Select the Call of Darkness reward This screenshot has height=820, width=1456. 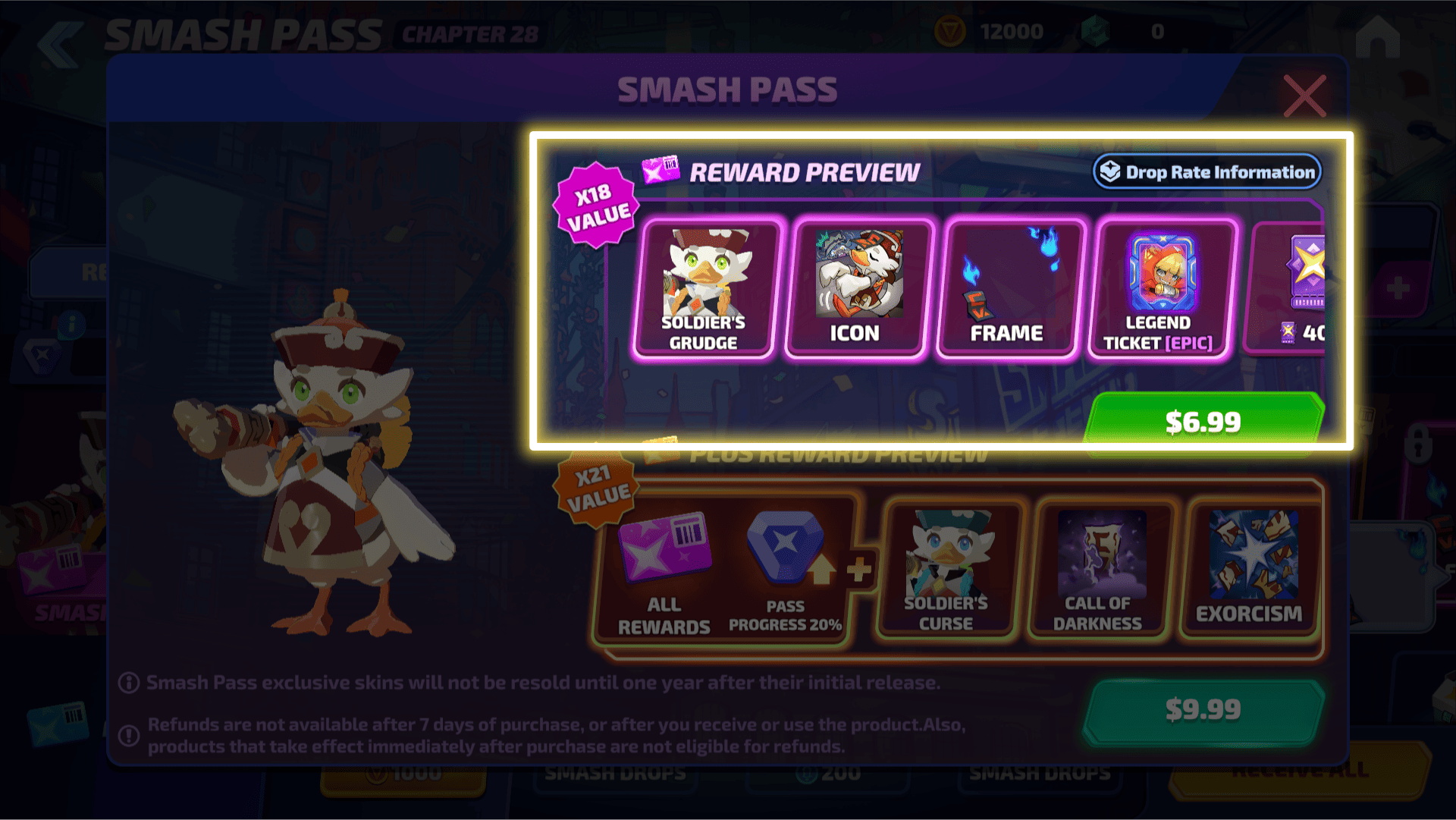click(1098, 569)
